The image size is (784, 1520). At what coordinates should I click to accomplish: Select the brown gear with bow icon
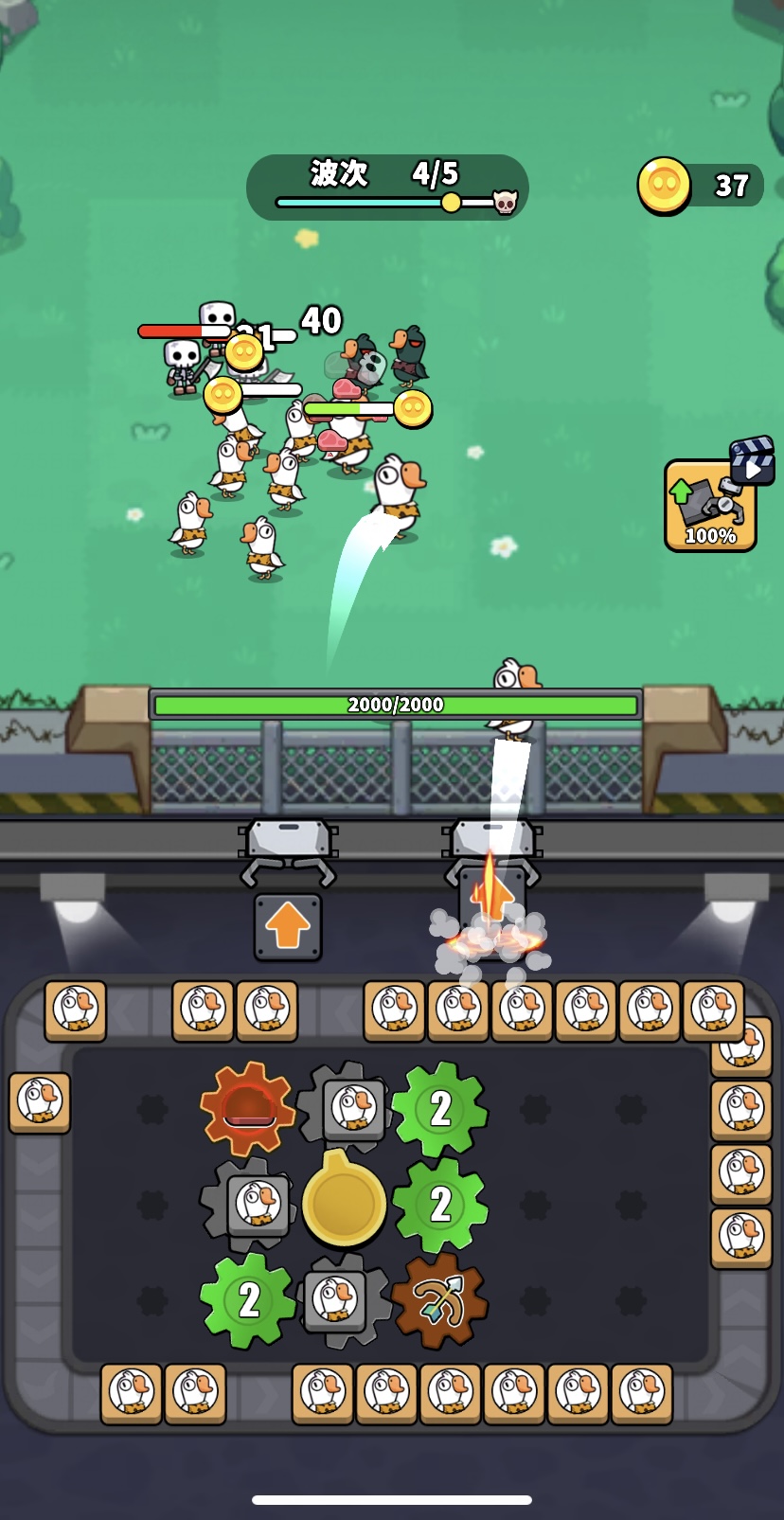pos(438,1300)
